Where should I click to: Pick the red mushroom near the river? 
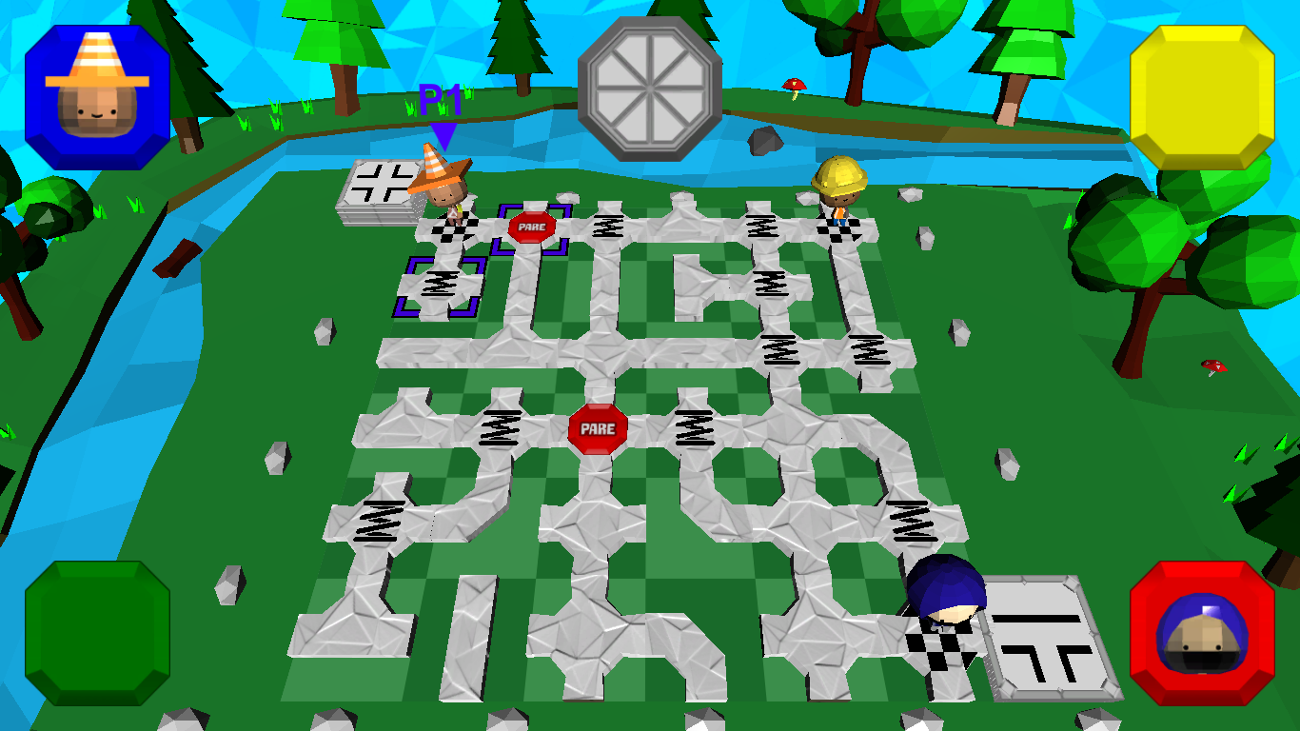click(x=795, y=85)
